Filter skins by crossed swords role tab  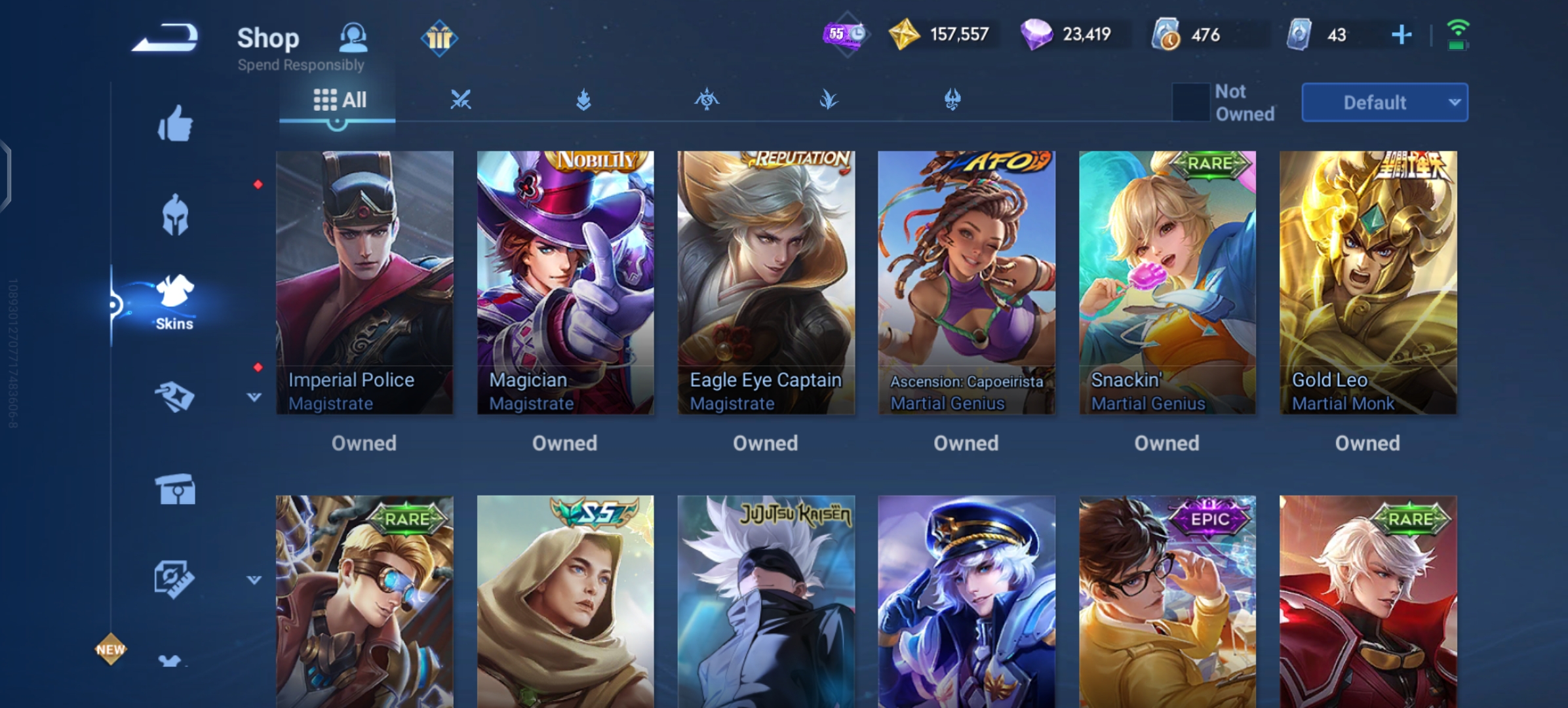click(x=460, y=100)
